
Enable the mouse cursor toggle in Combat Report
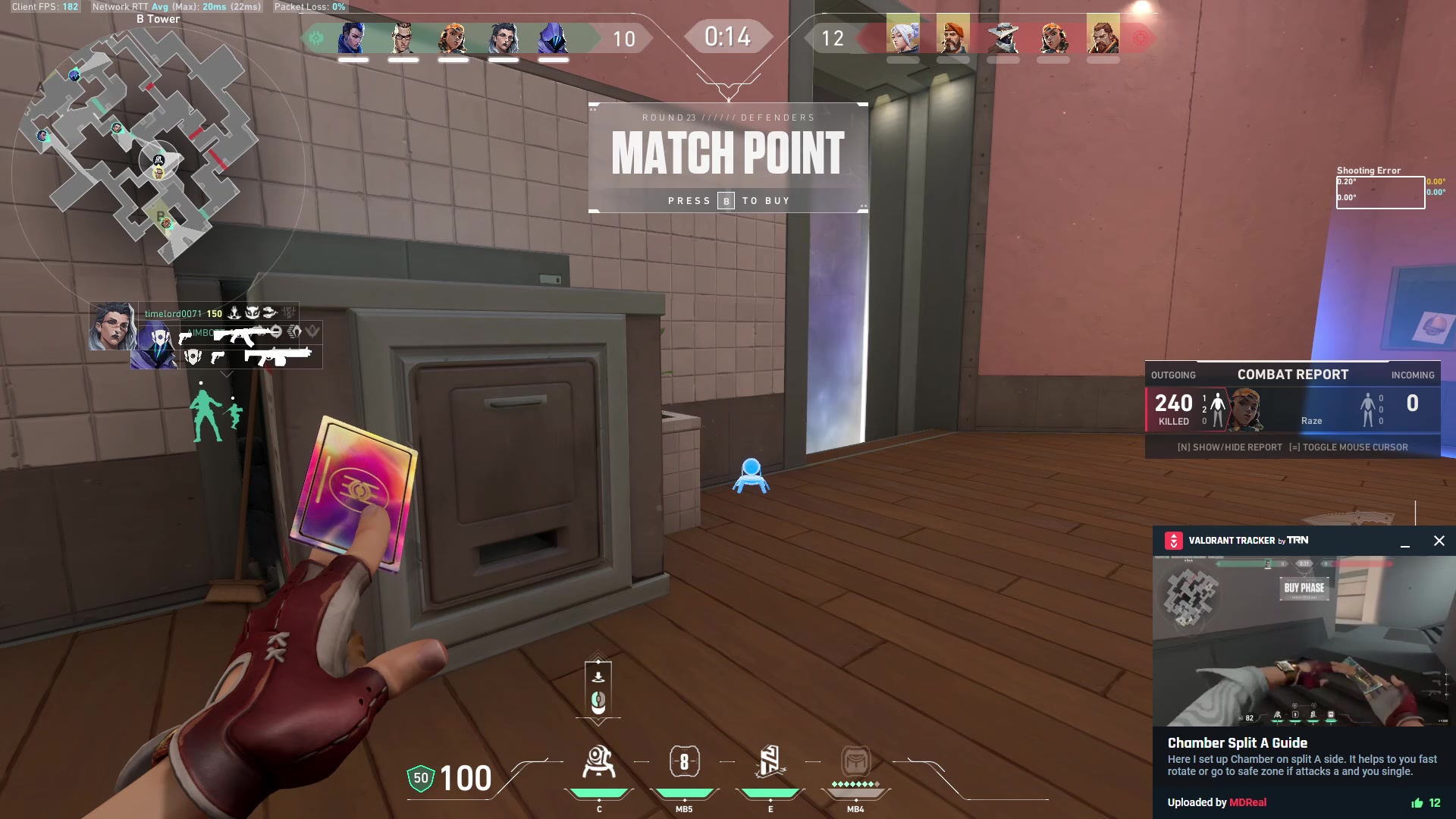tap(1350, 447)
